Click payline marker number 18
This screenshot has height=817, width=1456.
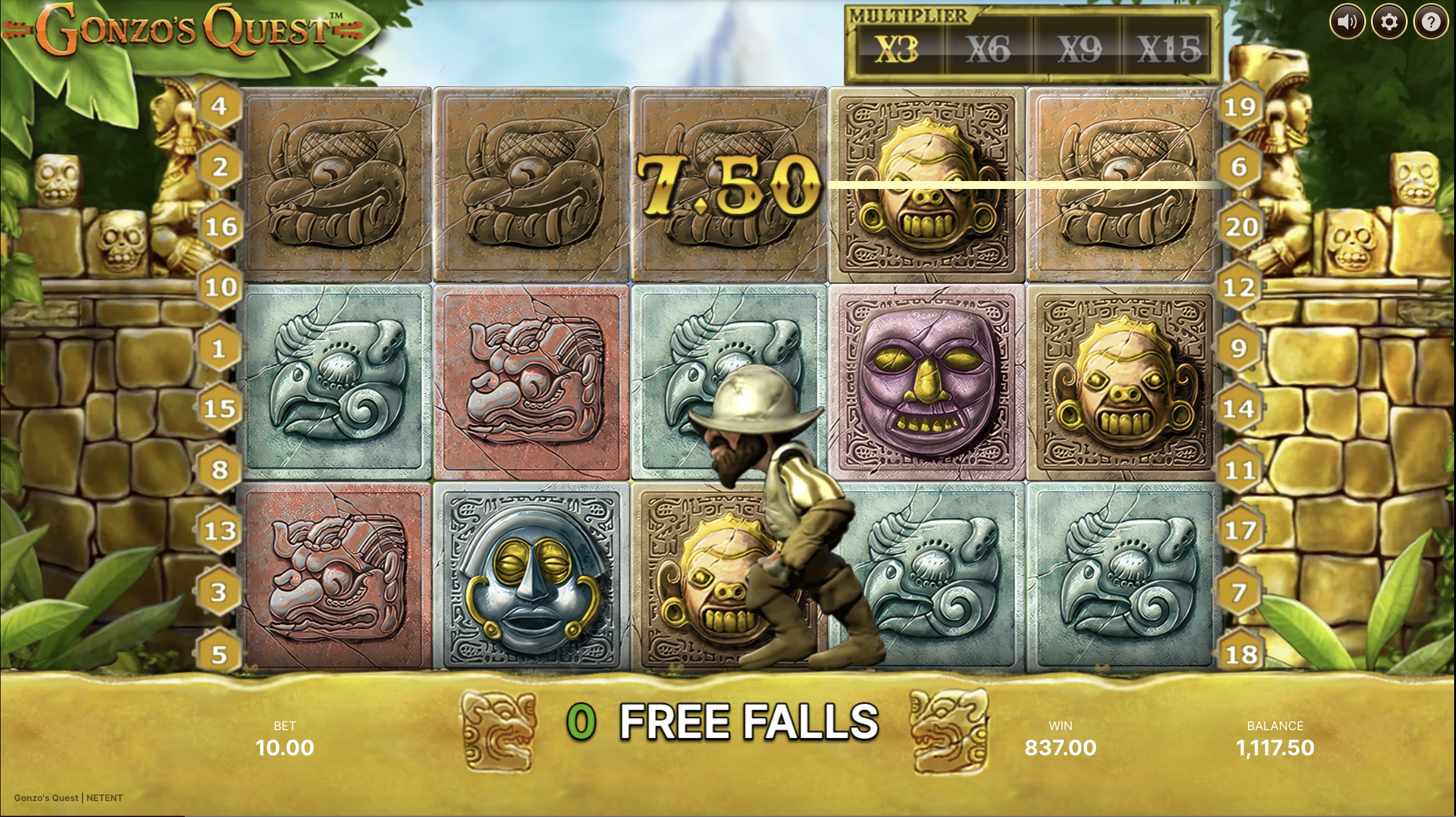1241,654
